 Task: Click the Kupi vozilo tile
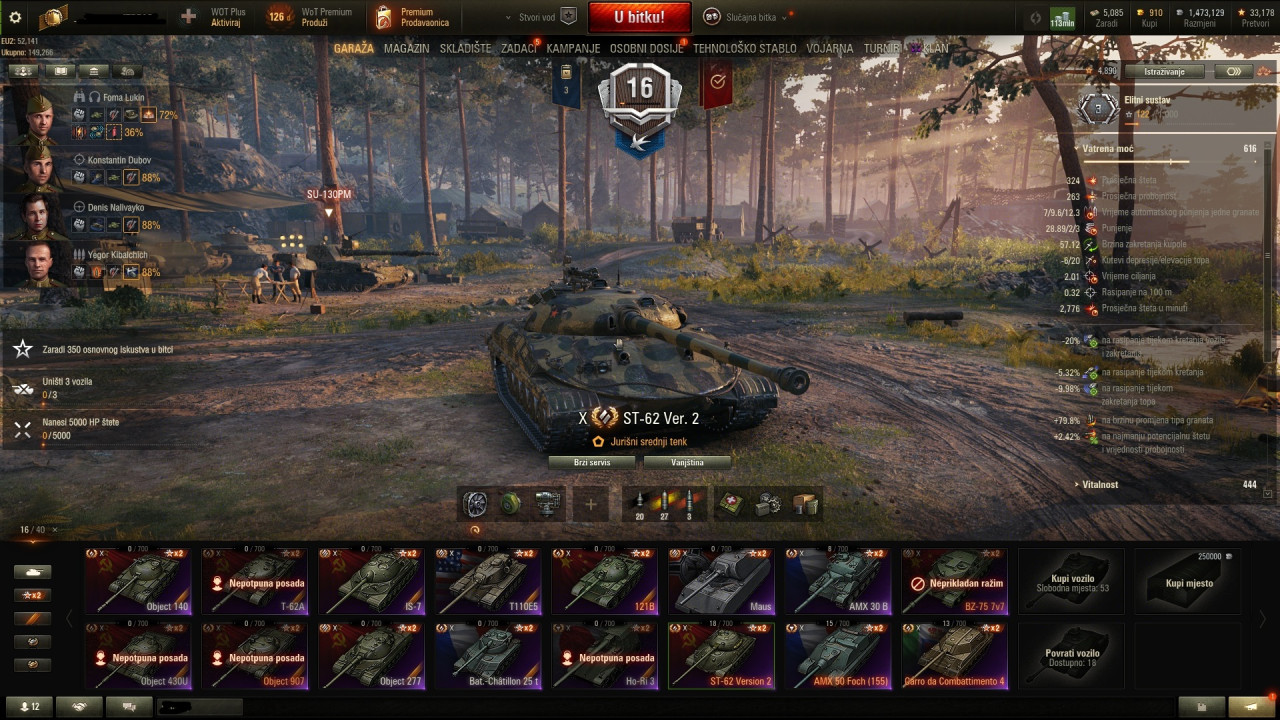point(1071,581)
